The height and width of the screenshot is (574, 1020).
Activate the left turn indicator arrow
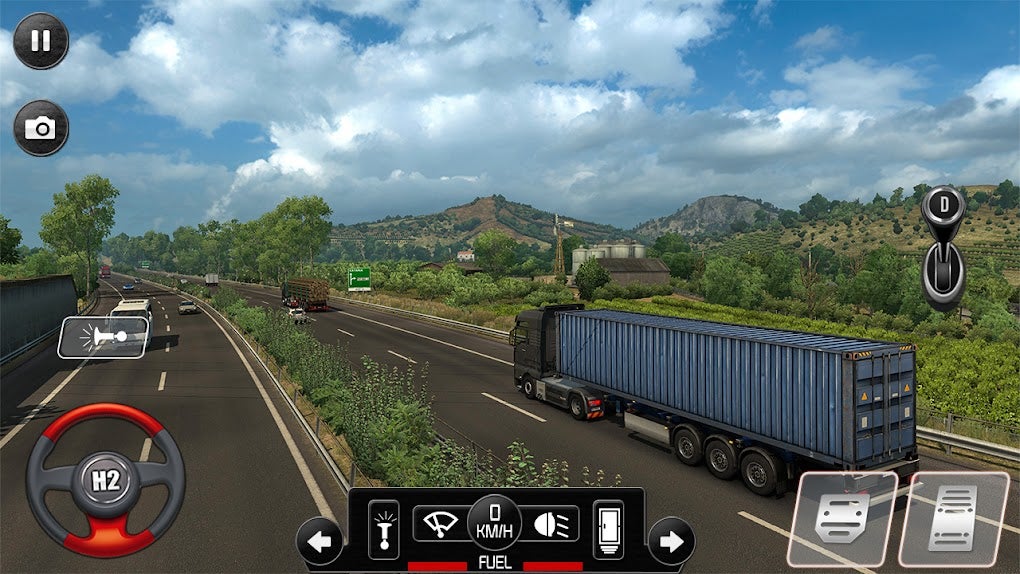point(320,541)
